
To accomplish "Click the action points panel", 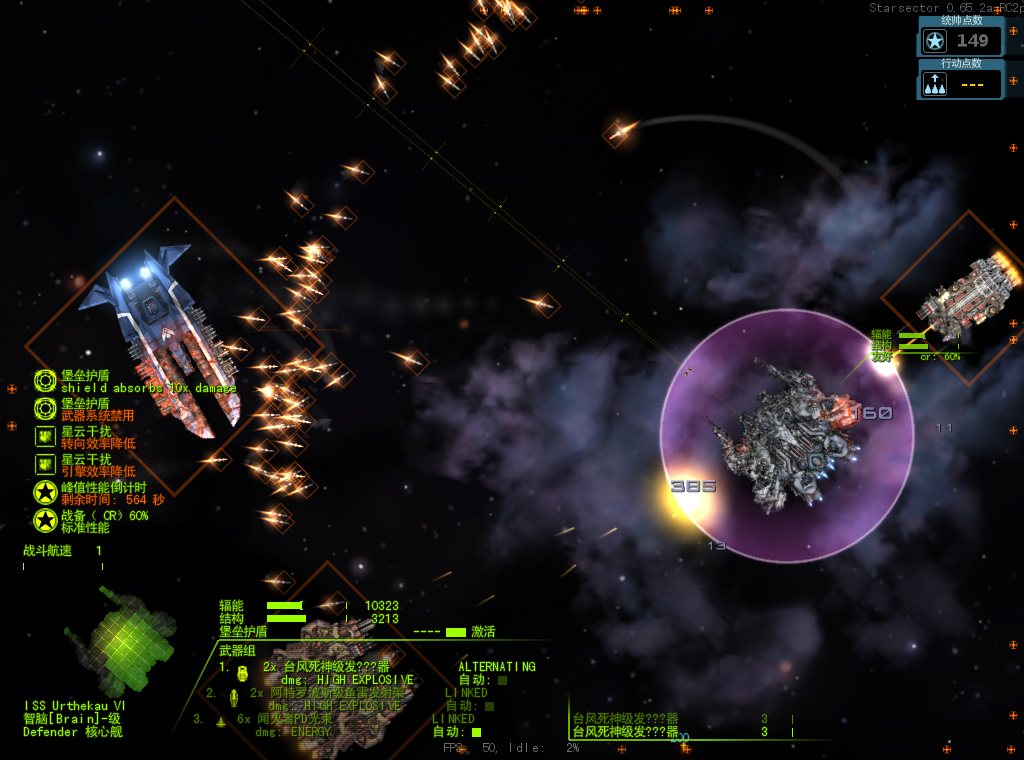I will 960,84.
